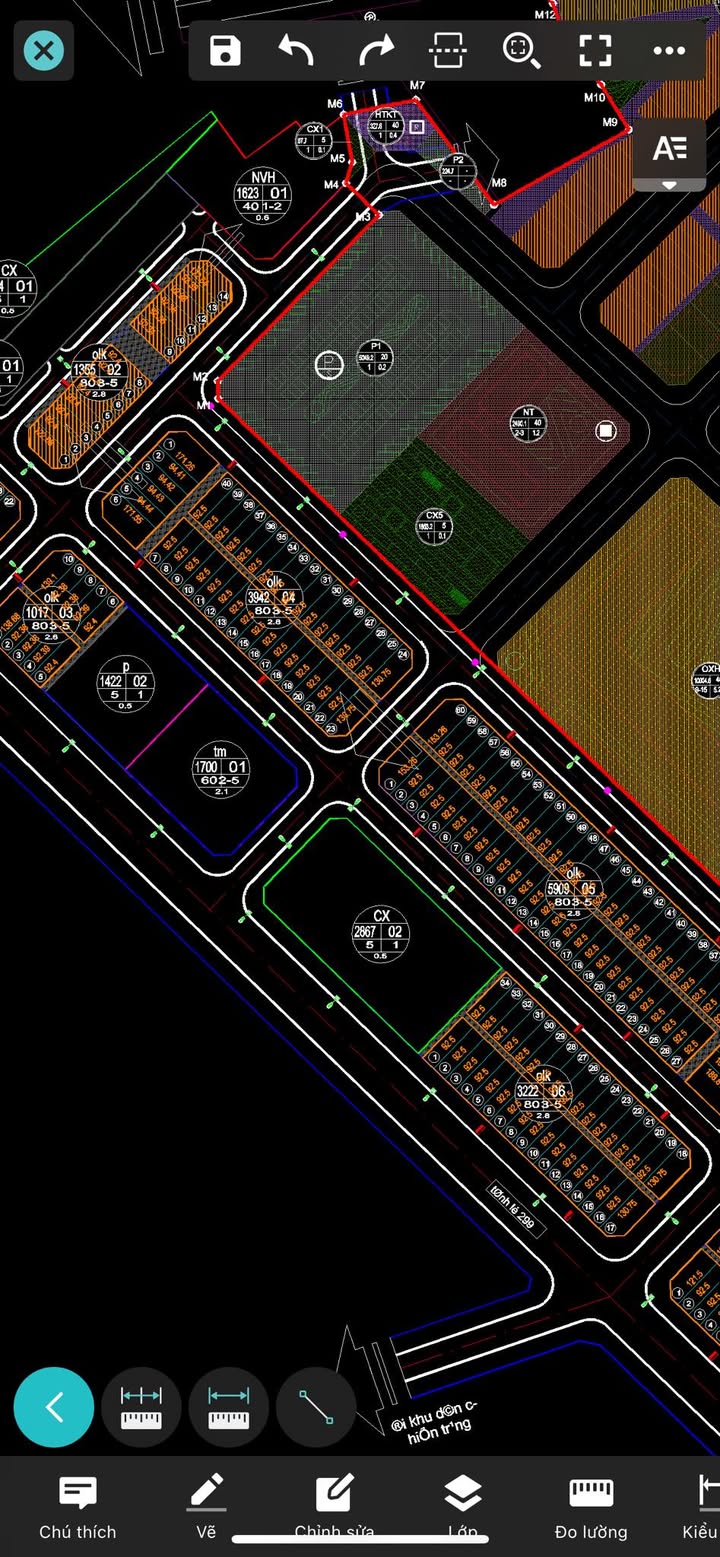Tap the cyan back arrow button

pyautogui.click(x=54, y=1407)
